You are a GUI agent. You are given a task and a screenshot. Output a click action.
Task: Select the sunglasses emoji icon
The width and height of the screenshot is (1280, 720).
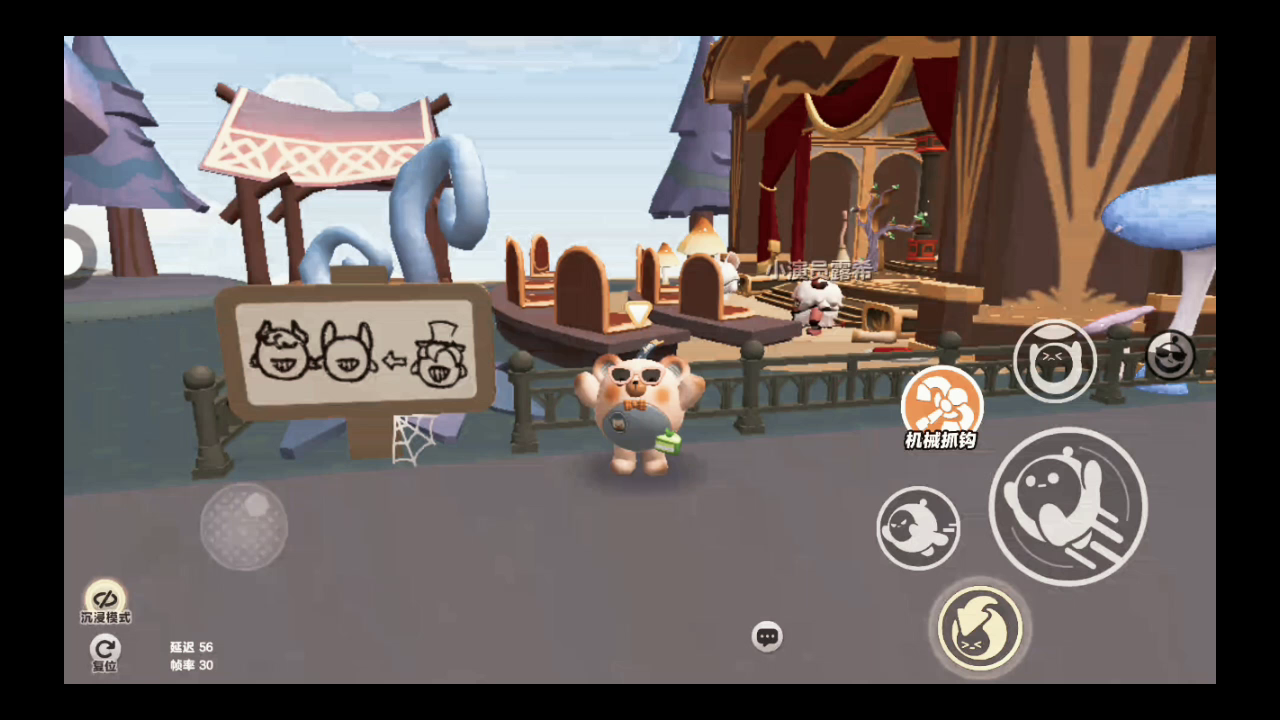pos(1169,355)
